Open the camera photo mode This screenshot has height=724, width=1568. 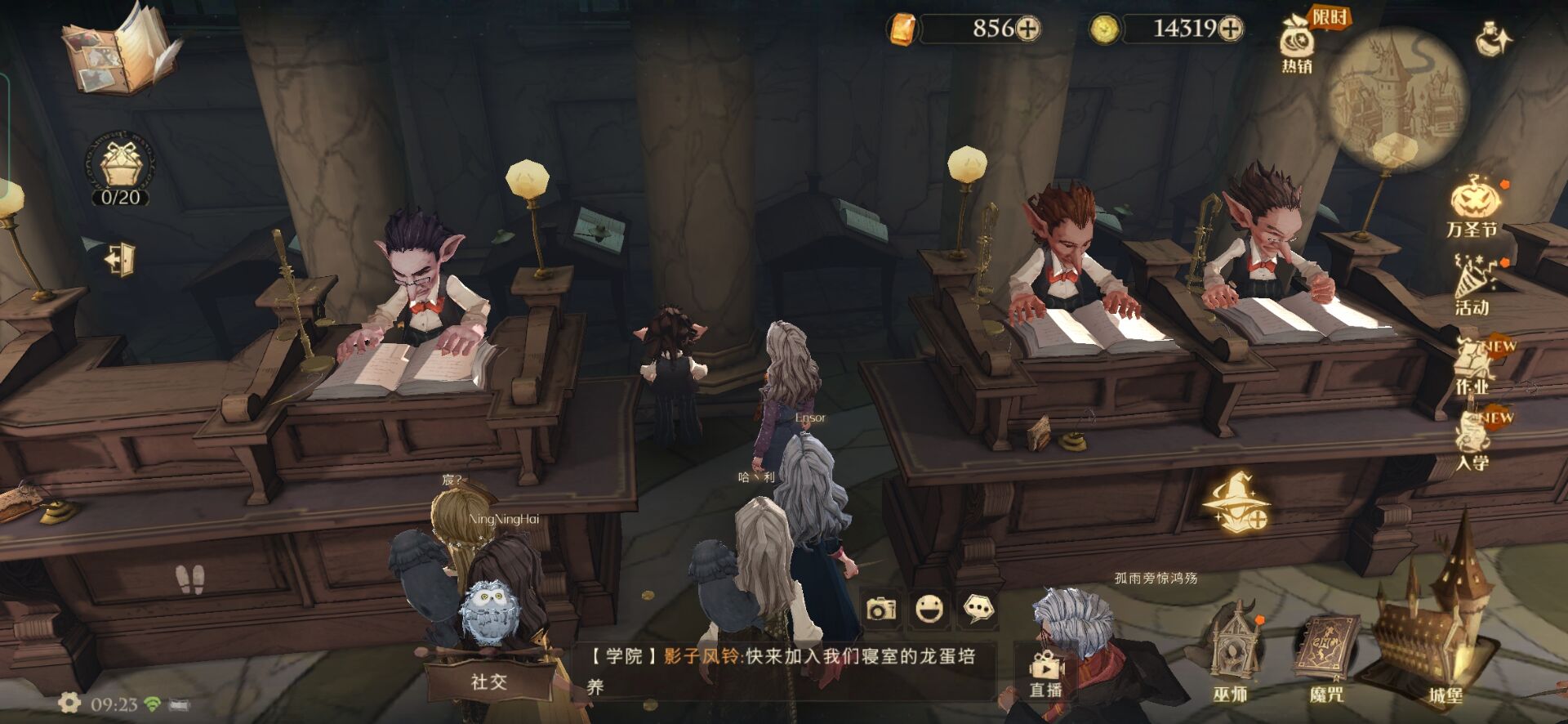point(881,609)
